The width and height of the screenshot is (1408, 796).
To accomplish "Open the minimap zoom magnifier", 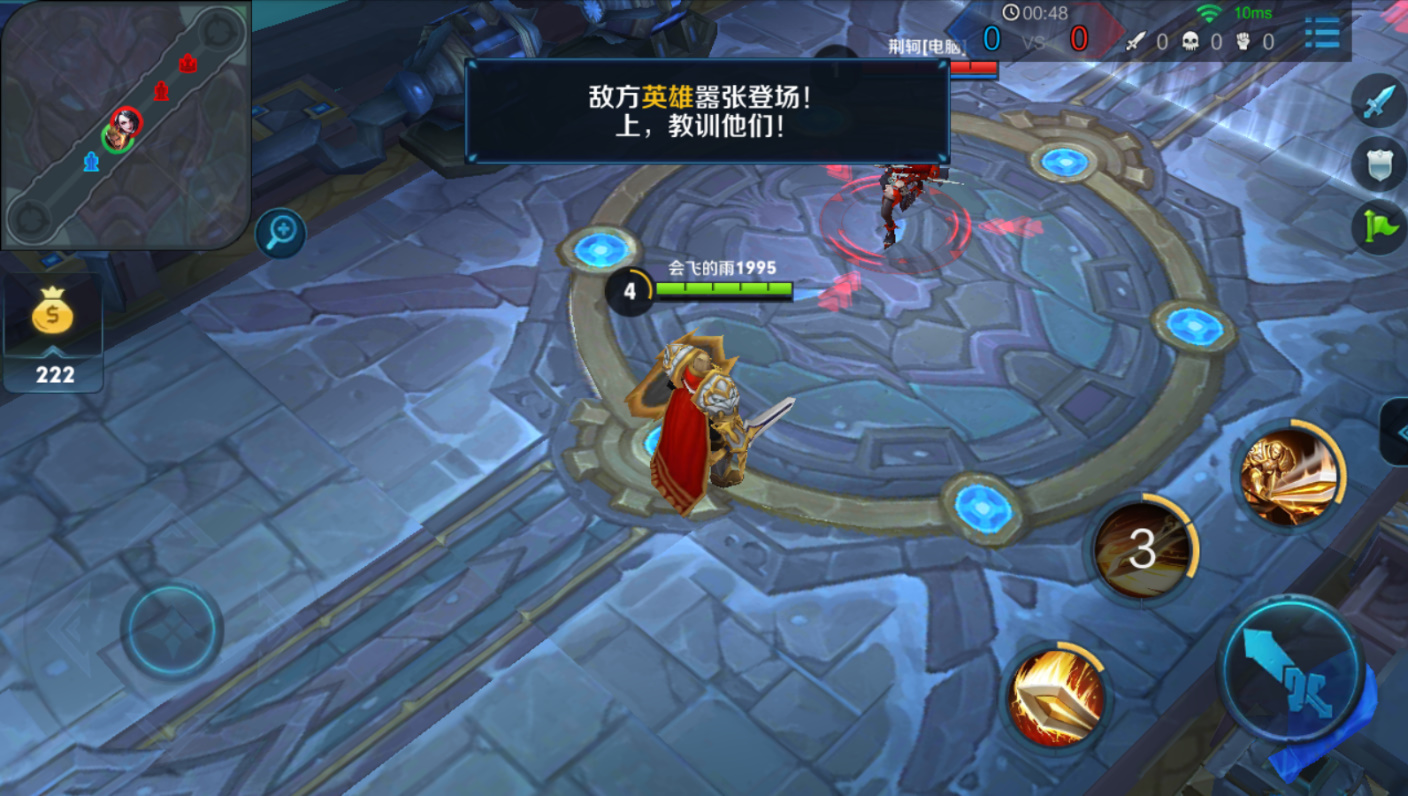I will pos(281,233).
